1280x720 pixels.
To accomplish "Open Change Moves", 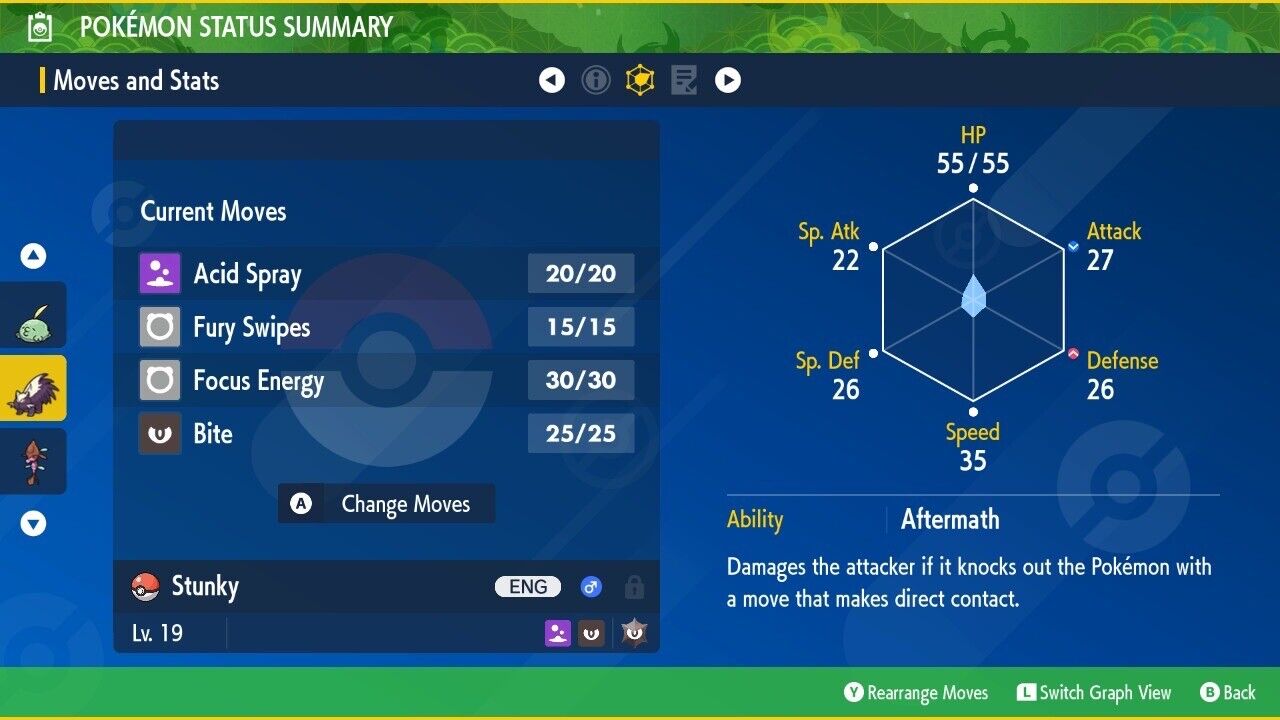I will pyautogui.click(x=386, y=504).
